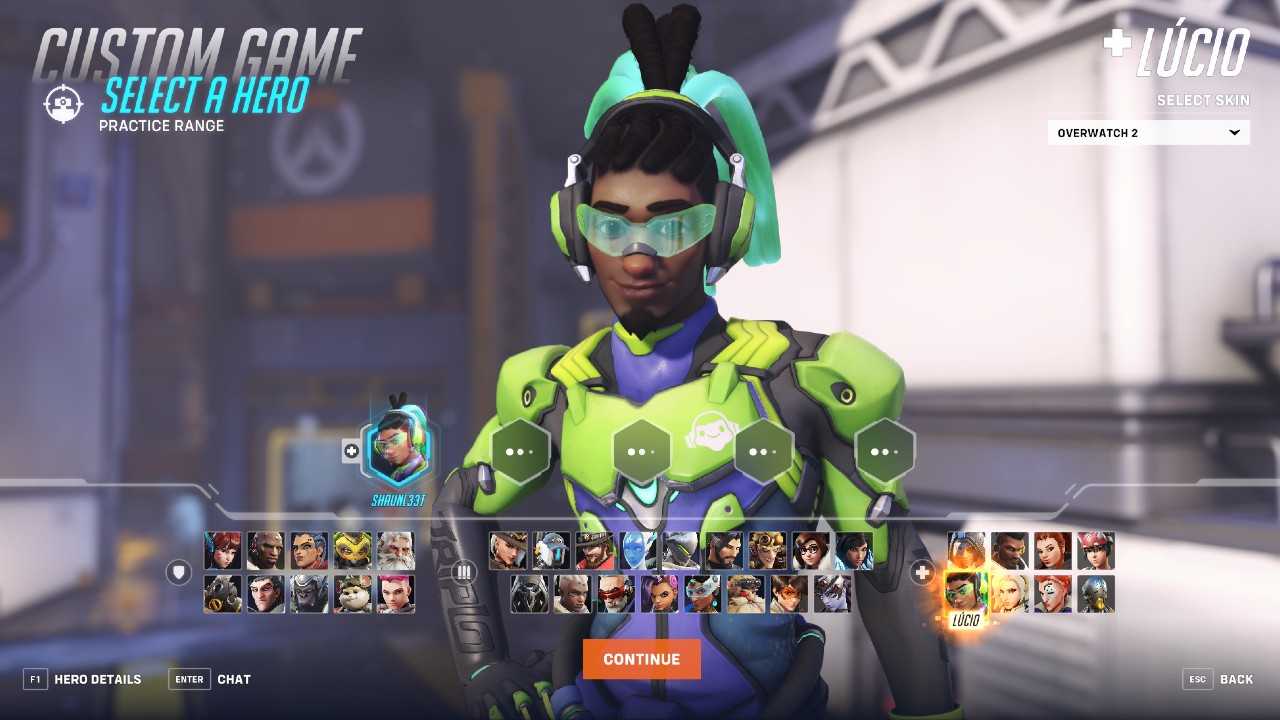Viewport: 1280px width, 720px height.
Task: Choose Tracer from the damage heroes
Action: (x=788, y=594)
